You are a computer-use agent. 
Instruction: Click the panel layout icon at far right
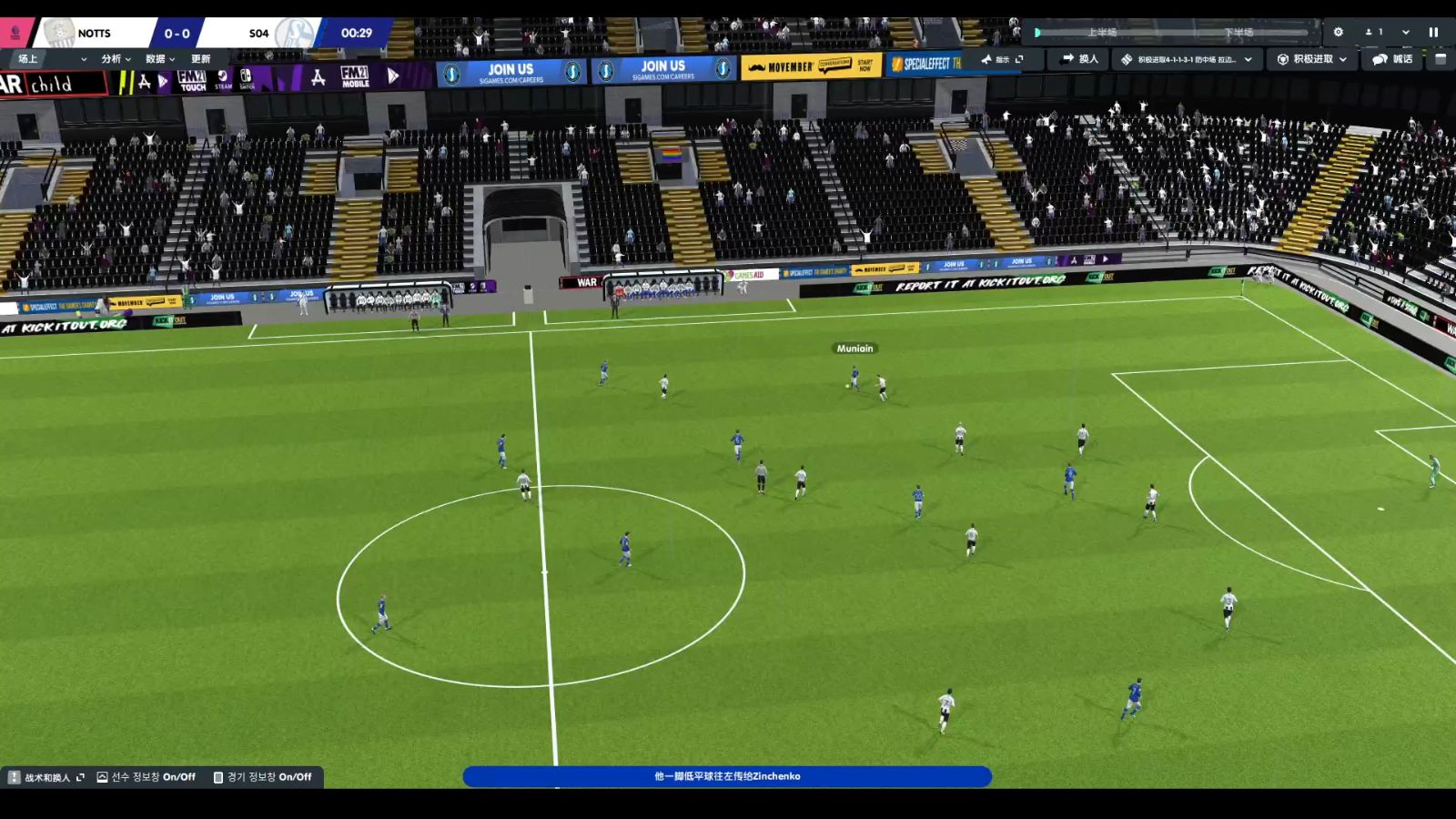[1441, 59]
